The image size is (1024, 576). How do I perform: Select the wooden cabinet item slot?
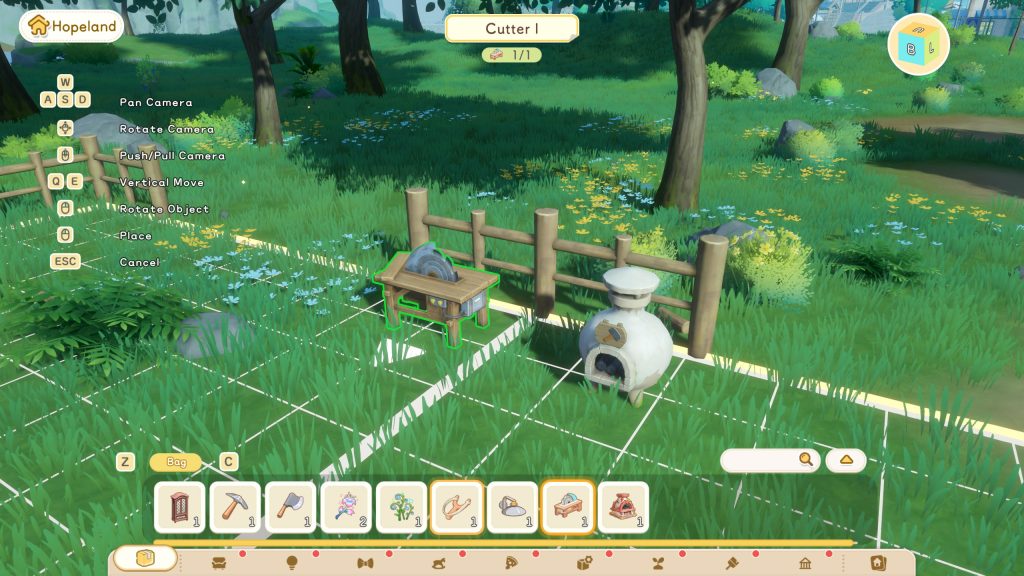click(x=180, y=507)
